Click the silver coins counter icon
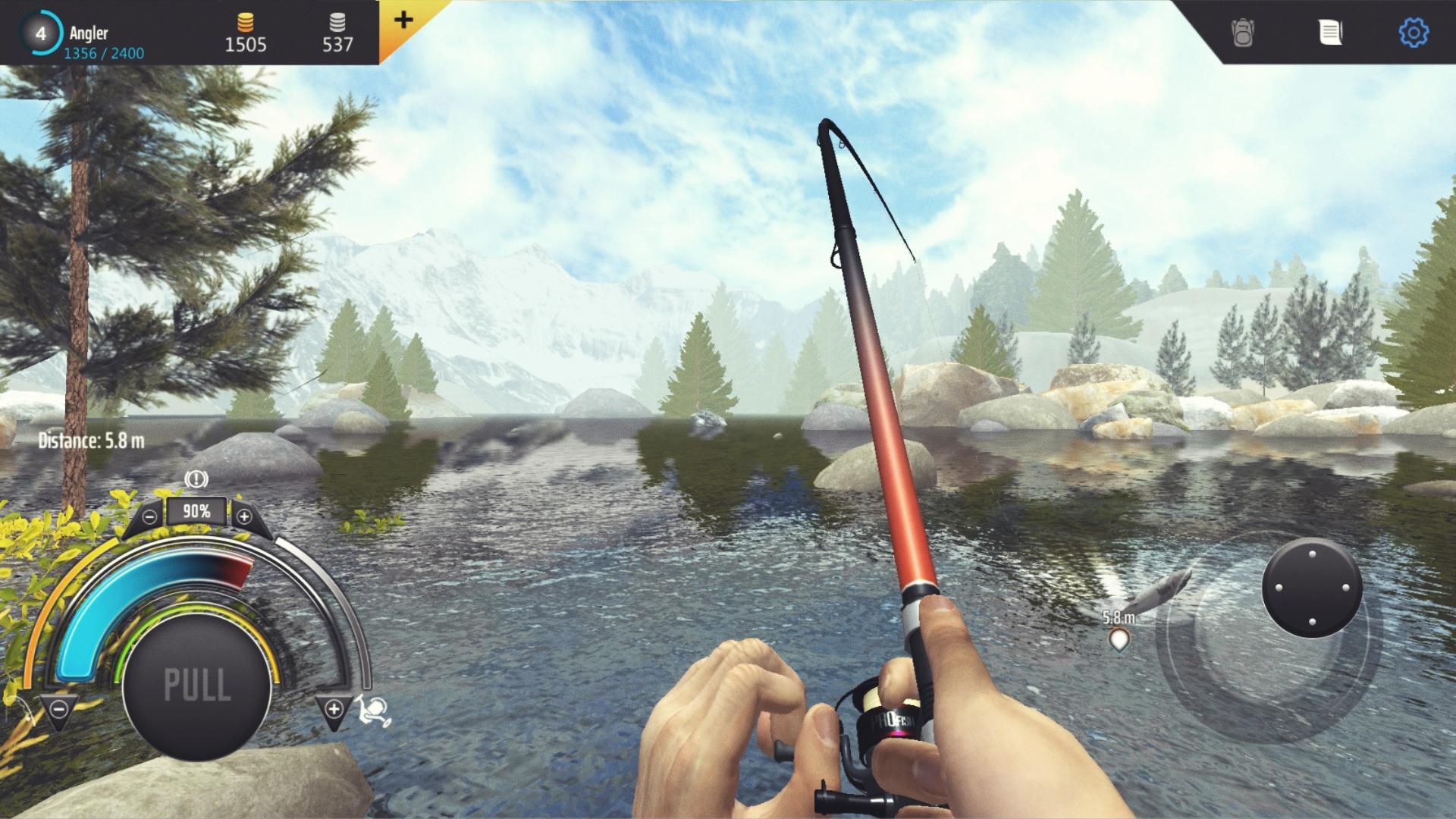This screenshot has height=819, width=1456. (x=336, y=23)
